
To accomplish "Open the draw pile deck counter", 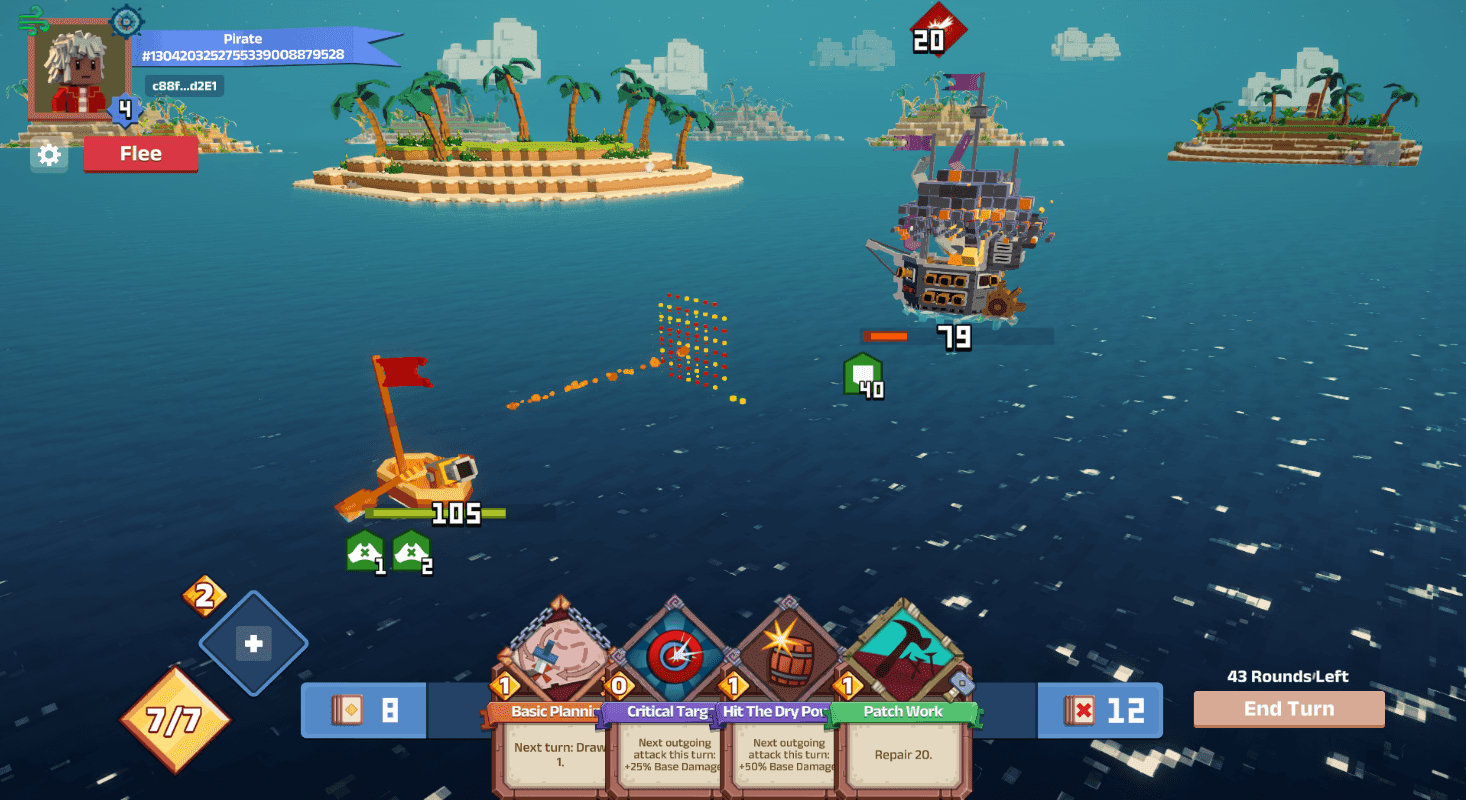I will coord(364,710).
